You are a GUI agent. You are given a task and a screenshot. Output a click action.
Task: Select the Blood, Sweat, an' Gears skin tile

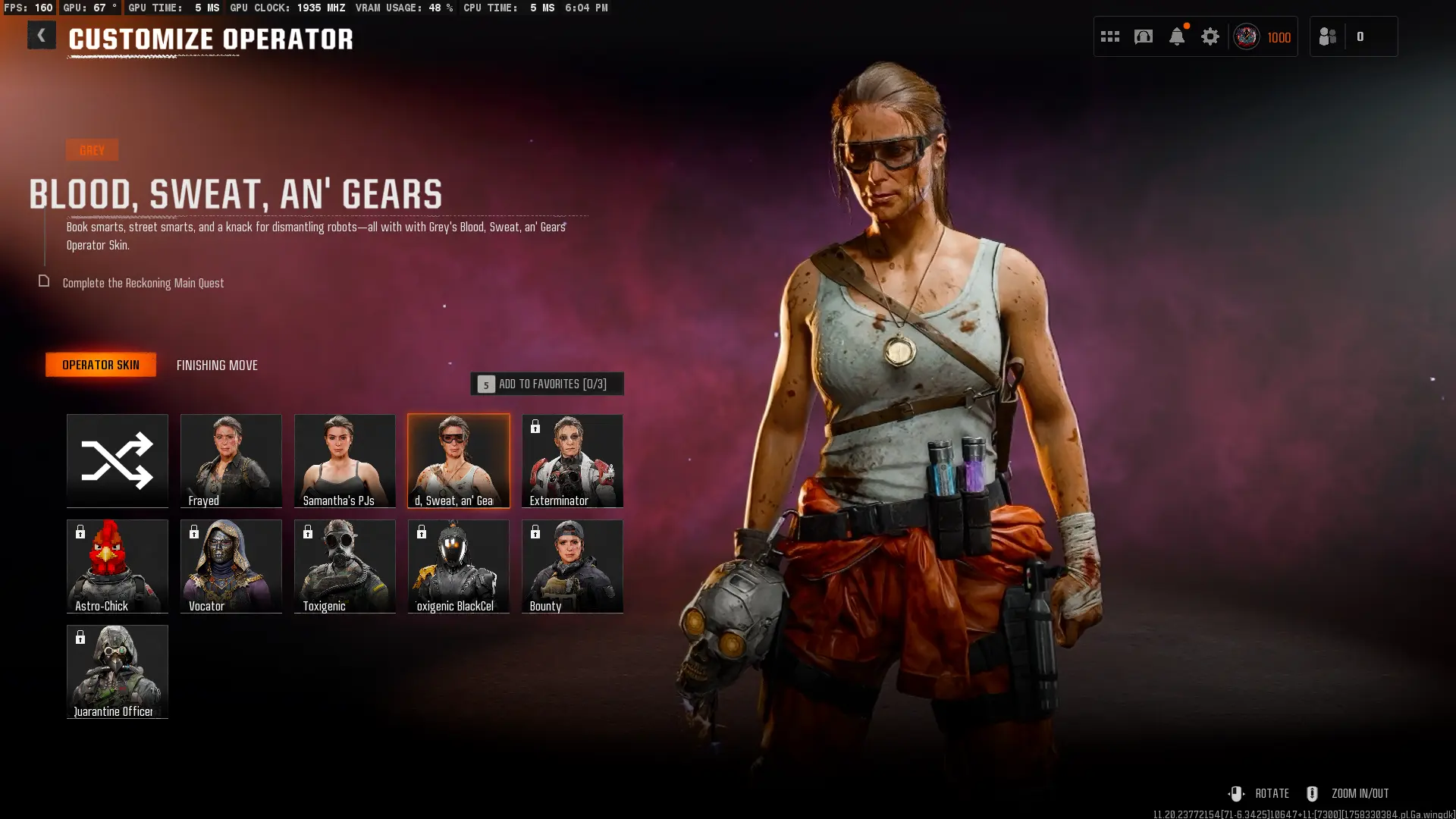click(x=459, y=460)
